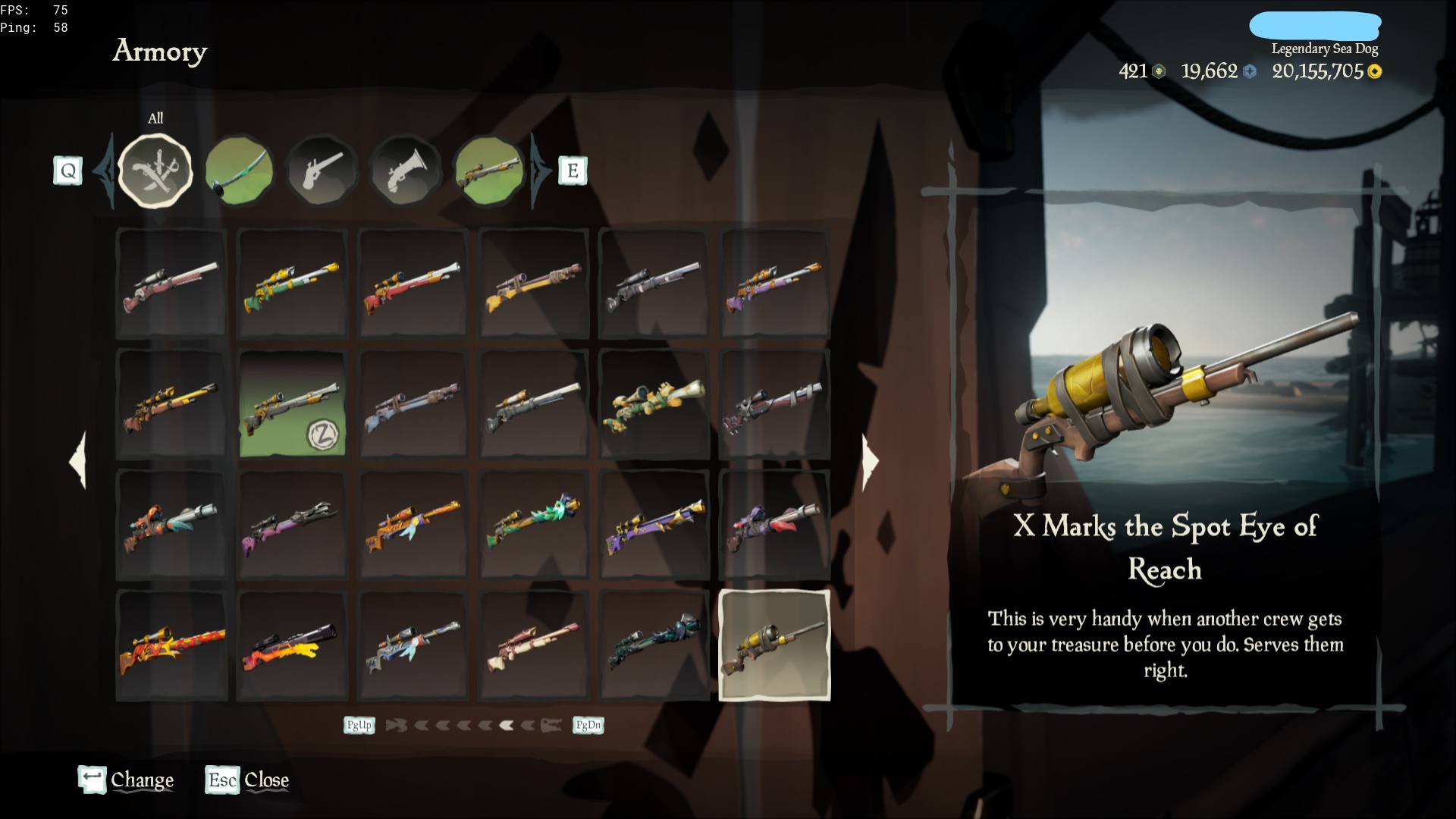
Task: Select the green and gold striped rifle
Action: 292,283
